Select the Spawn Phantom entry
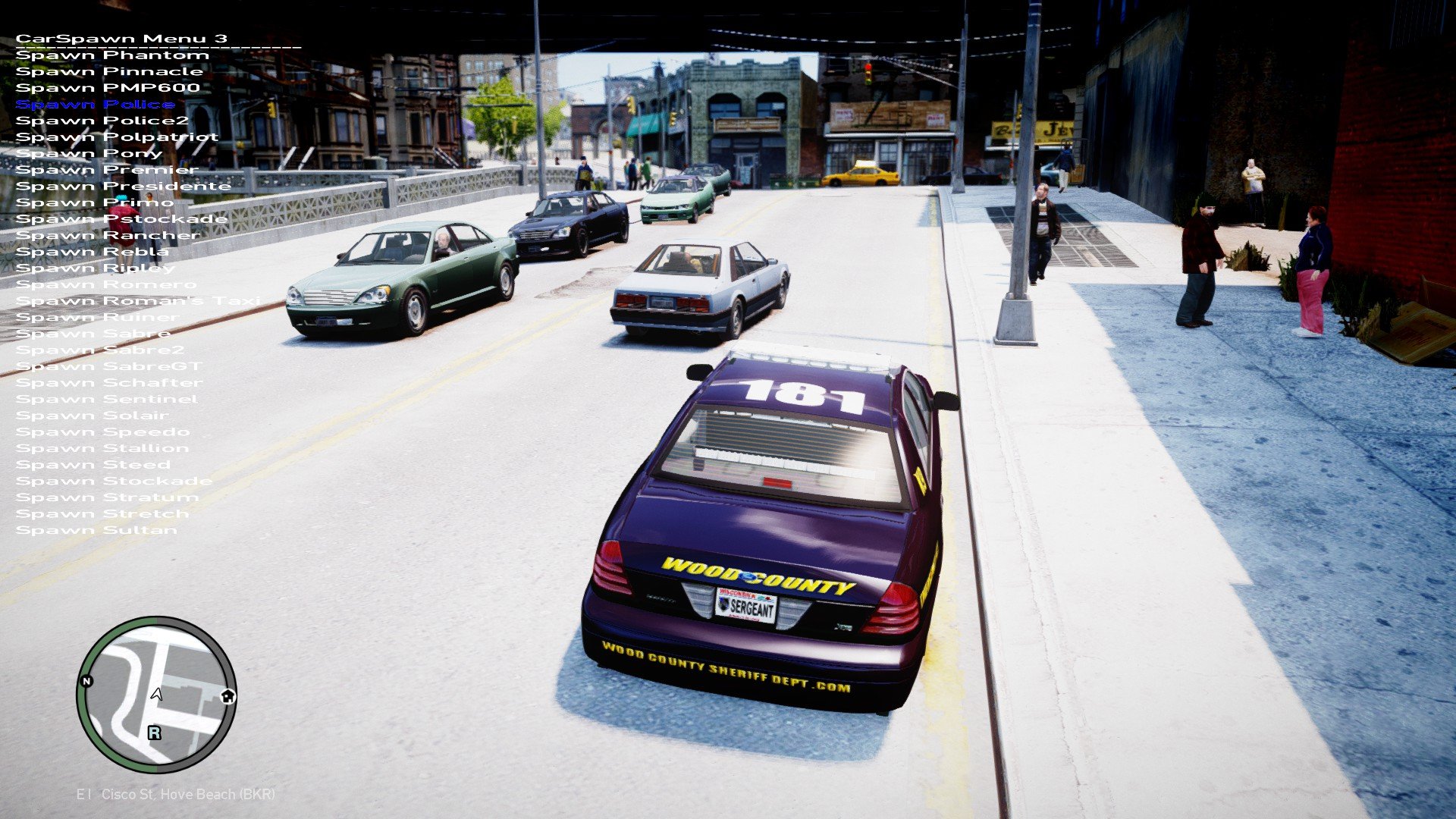Viewport: 1456px width, 819px height. click(x=112, y=55)
